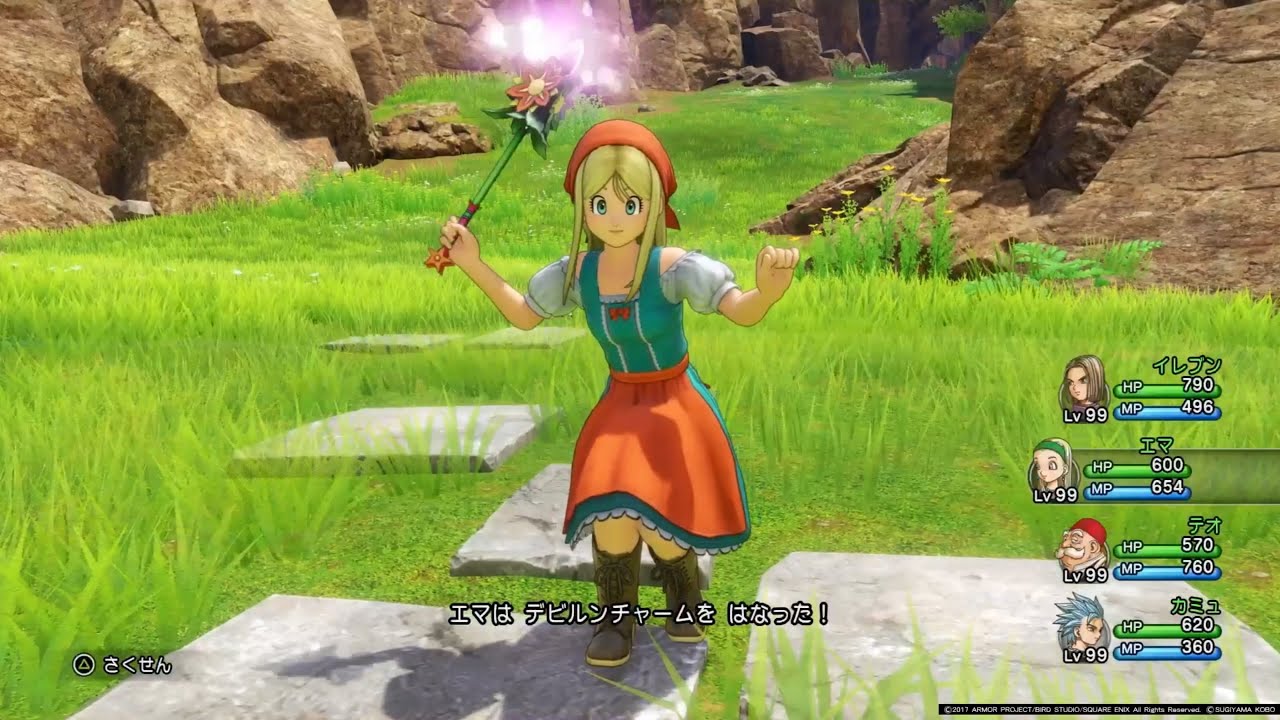Choose テオ's red-hat portrait

(1082, 544)
